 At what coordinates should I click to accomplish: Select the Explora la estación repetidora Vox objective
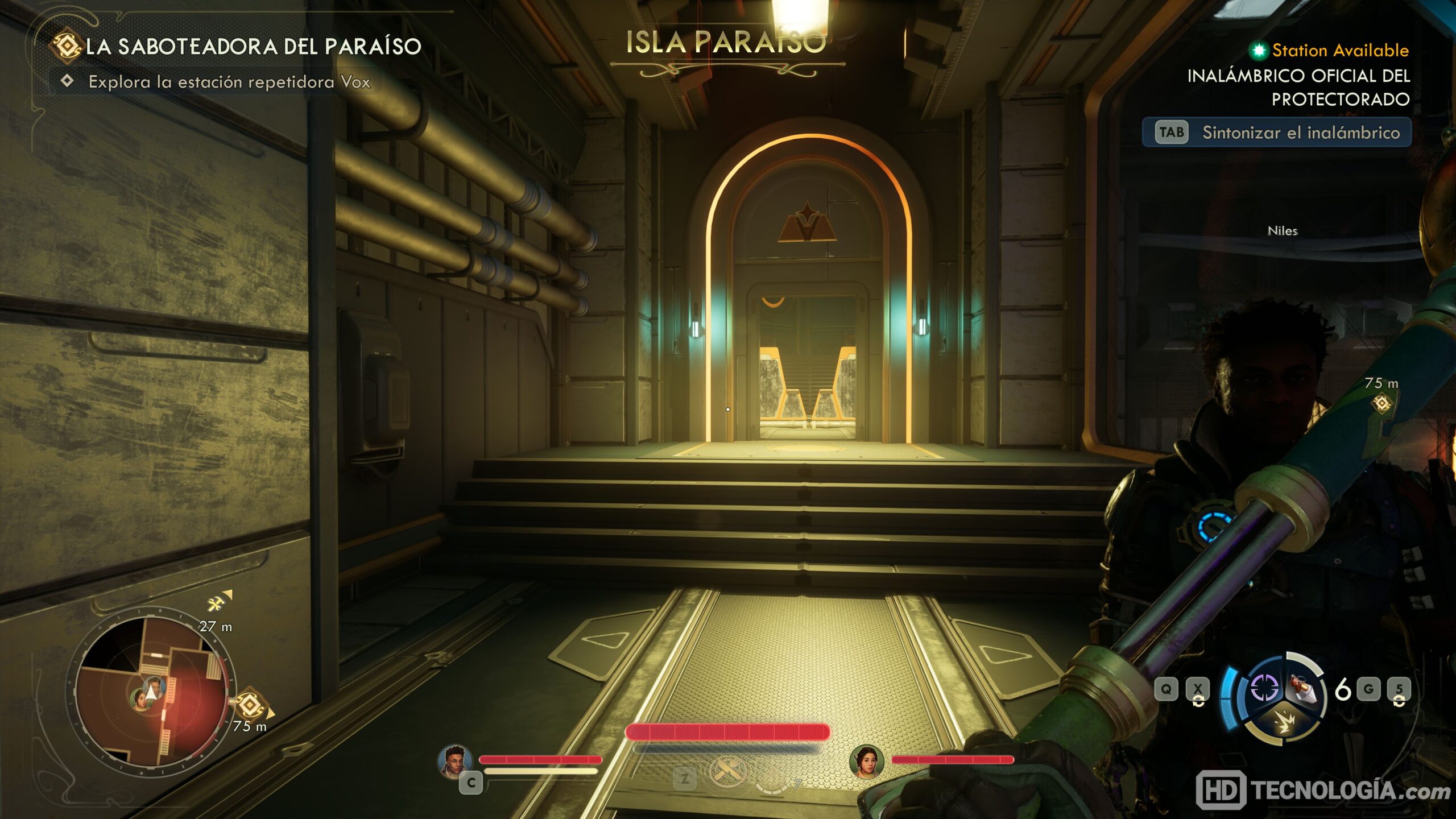click(229, 82)
